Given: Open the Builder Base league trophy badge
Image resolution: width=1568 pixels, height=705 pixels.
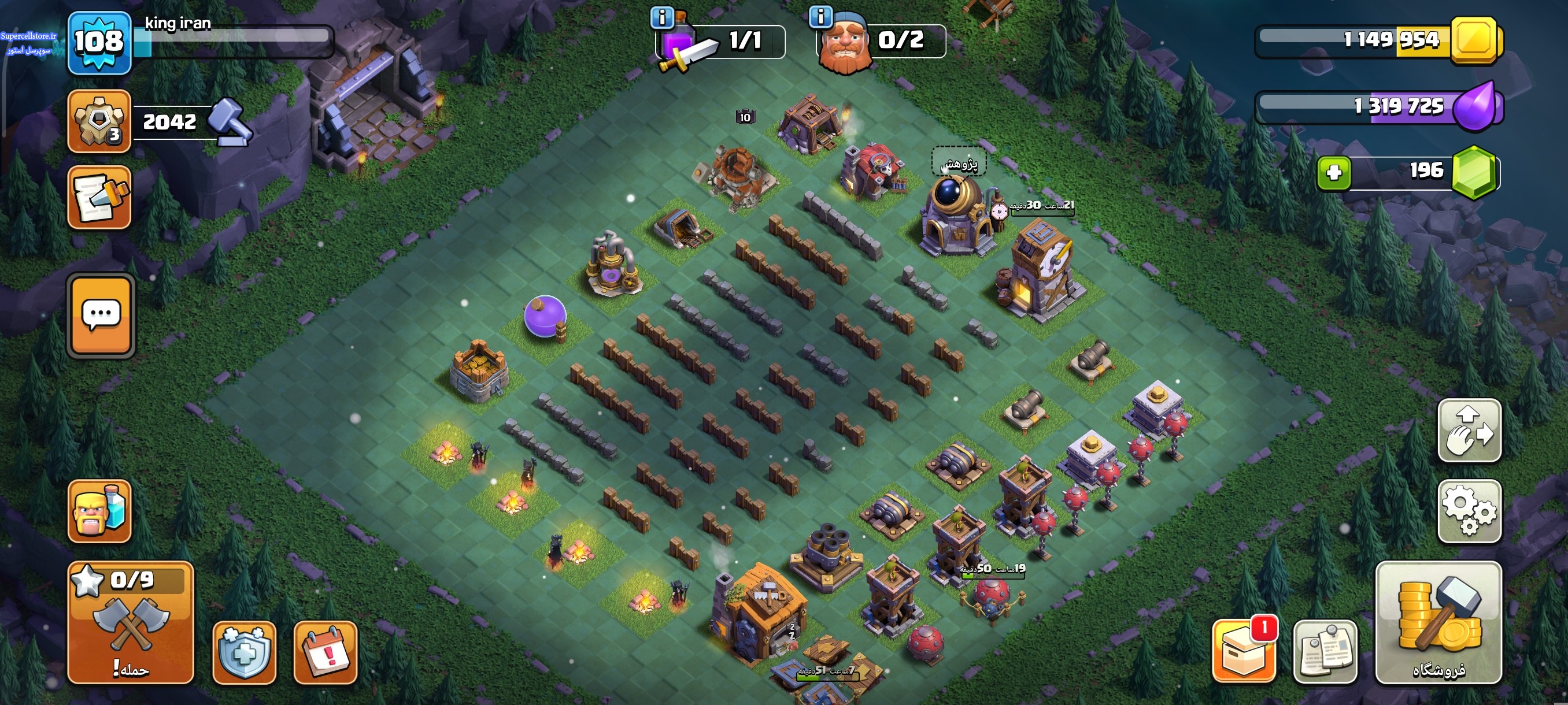Looking at the screenshot, I should (x=99, y=120).
